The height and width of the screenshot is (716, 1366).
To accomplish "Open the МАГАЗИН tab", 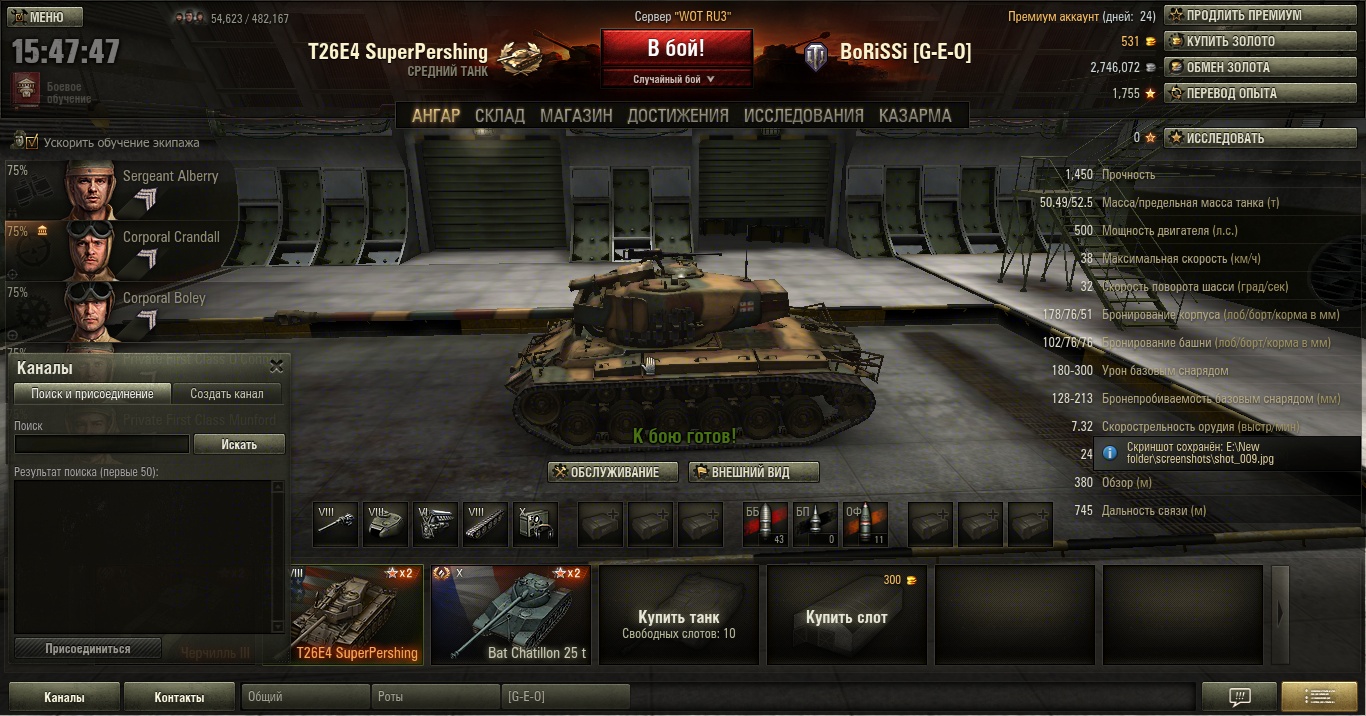I will pyautogui.click(x=576, y=115).
